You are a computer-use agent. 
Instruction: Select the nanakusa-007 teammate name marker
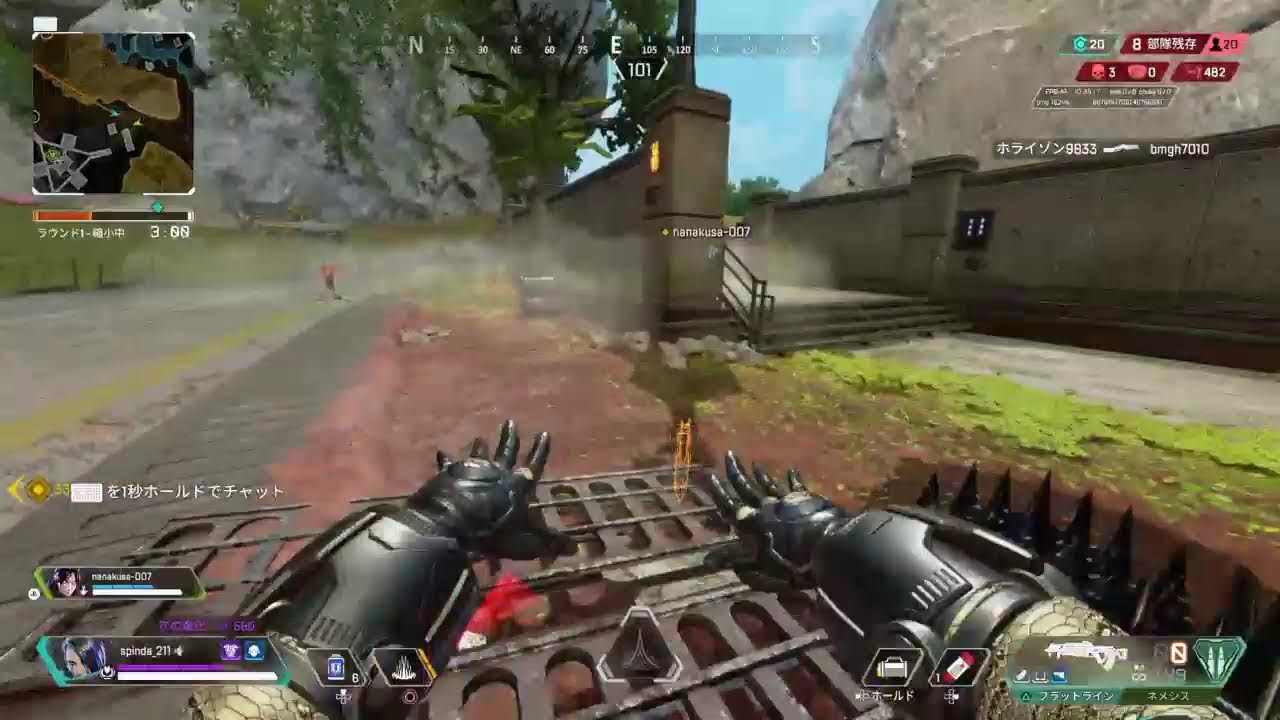(x=710, y=232)
